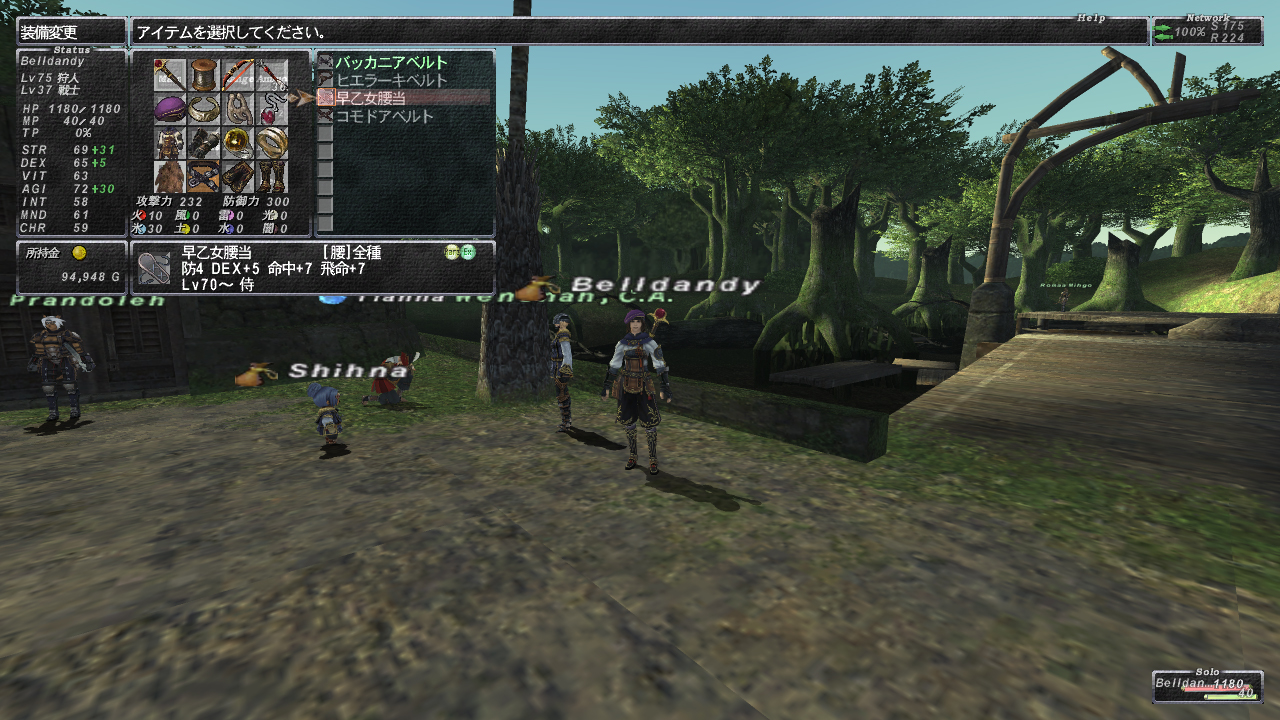The height and width of the screenshot is (720, 1280).
Task: Open the leg armor slot
Action: coord(238,176)
